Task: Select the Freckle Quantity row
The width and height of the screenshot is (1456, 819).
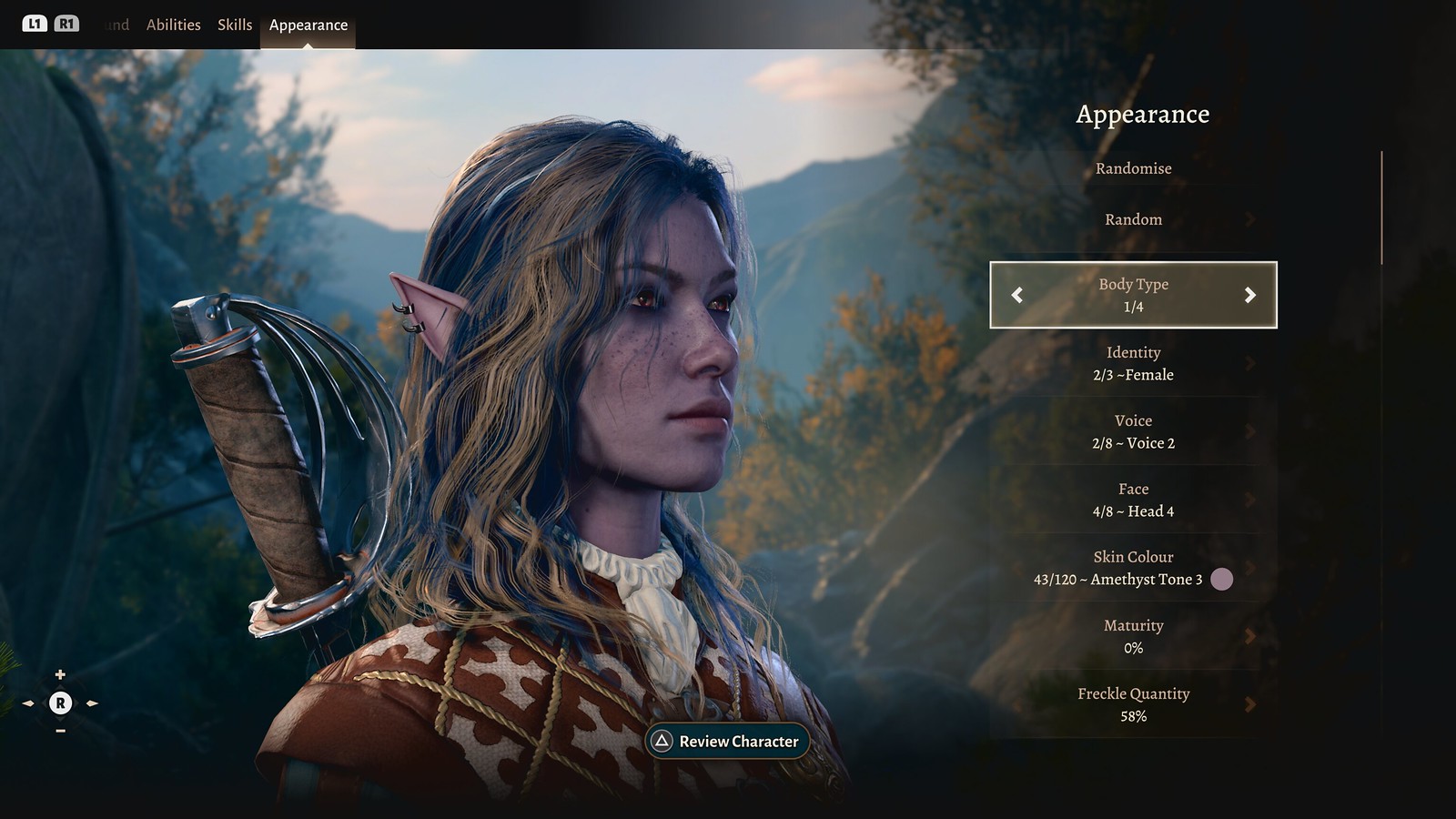Action: pos(1133,704)
